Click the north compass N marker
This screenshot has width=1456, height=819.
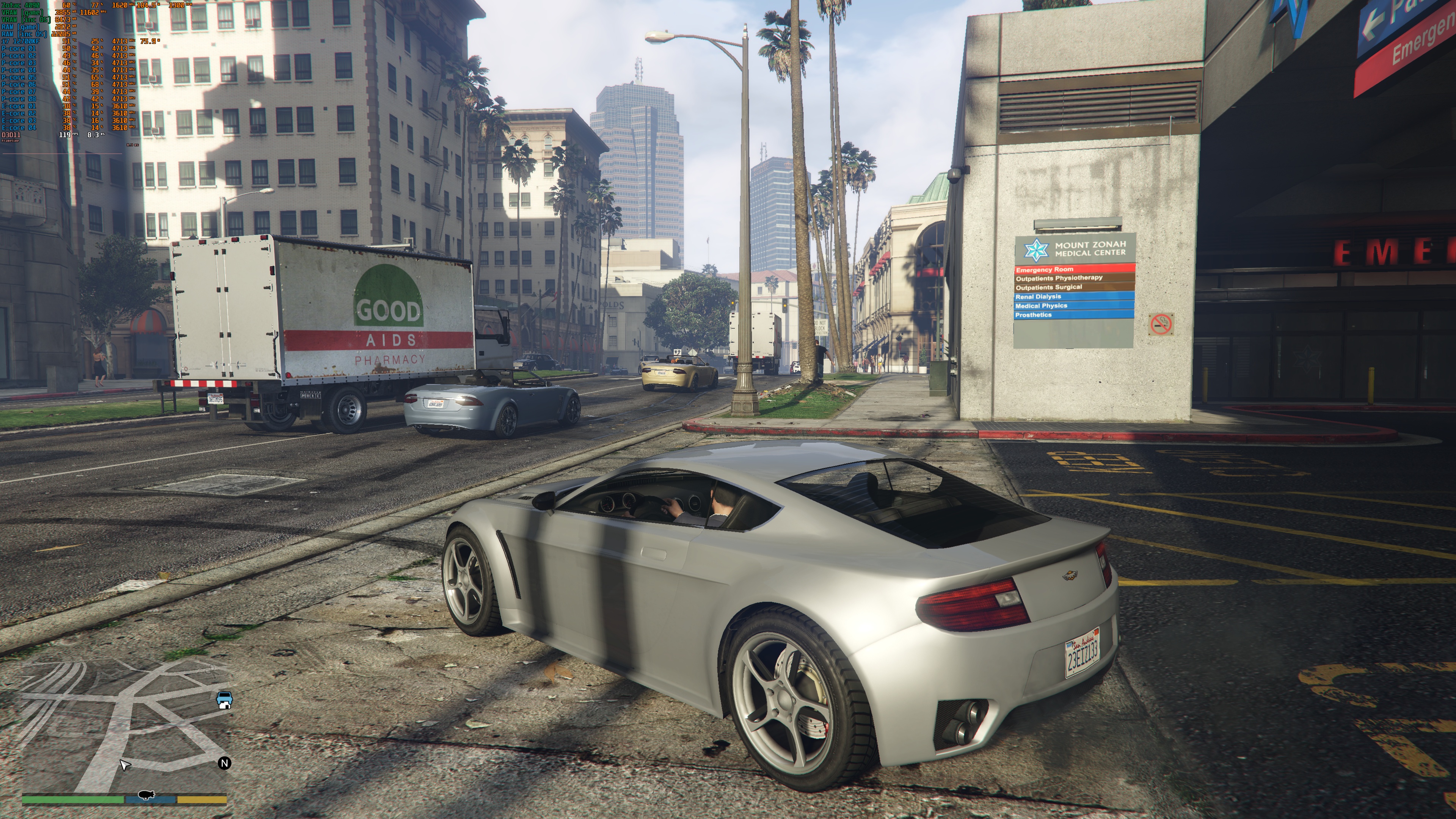[224, 763]
